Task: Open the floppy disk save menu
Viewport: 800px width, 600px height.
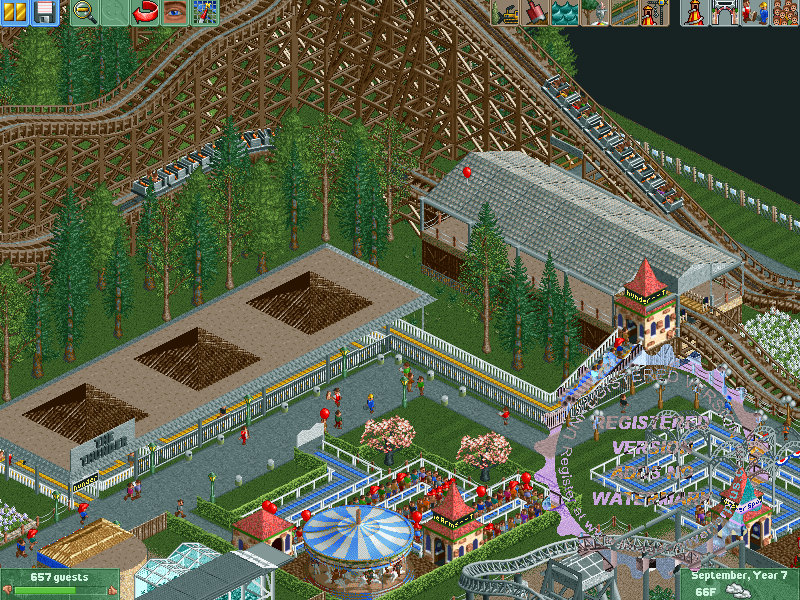Action: (x=44, y=13)
